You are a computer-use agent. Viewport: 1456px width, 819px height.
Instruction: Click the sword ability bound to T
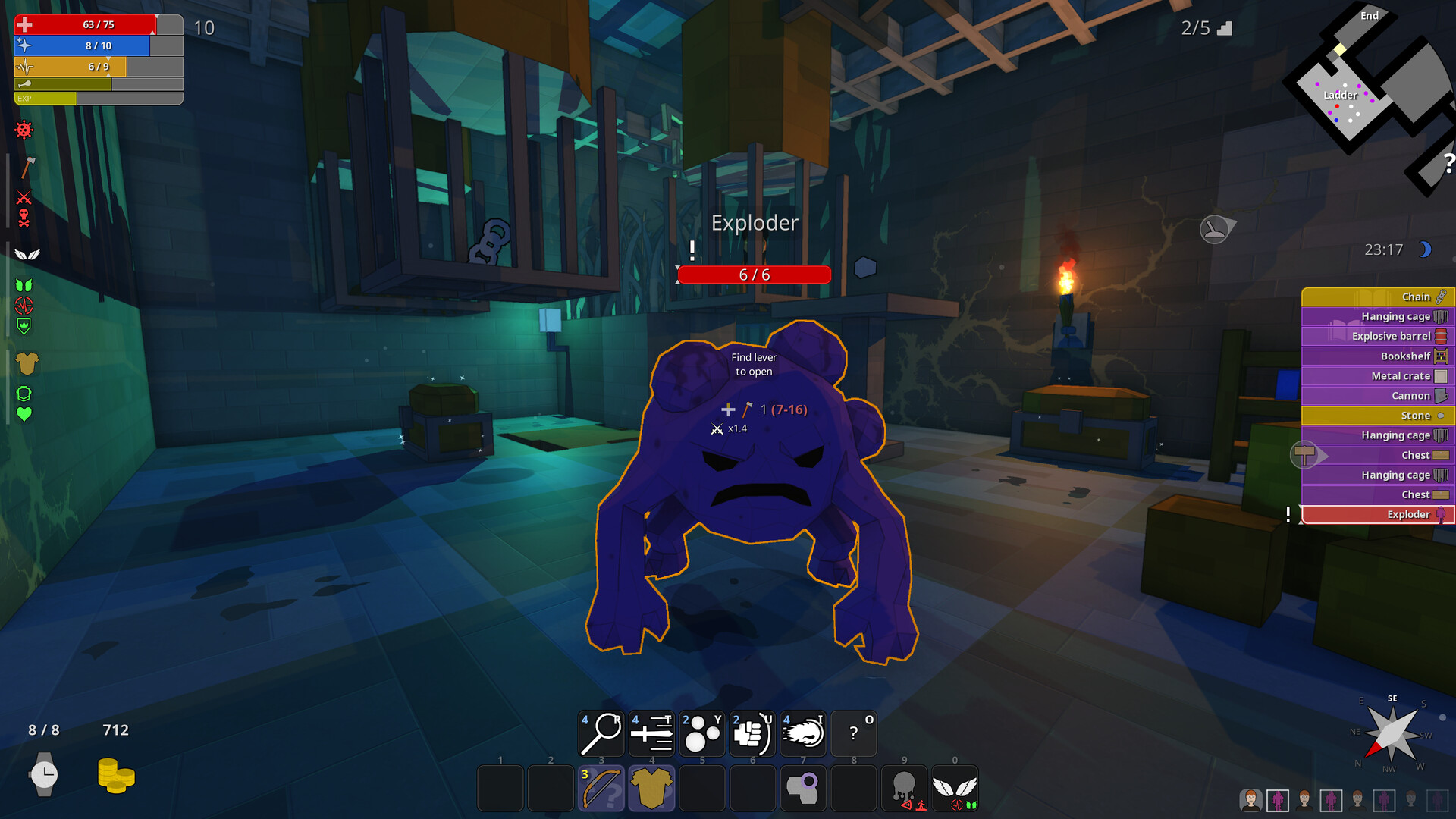pos(651,733)
